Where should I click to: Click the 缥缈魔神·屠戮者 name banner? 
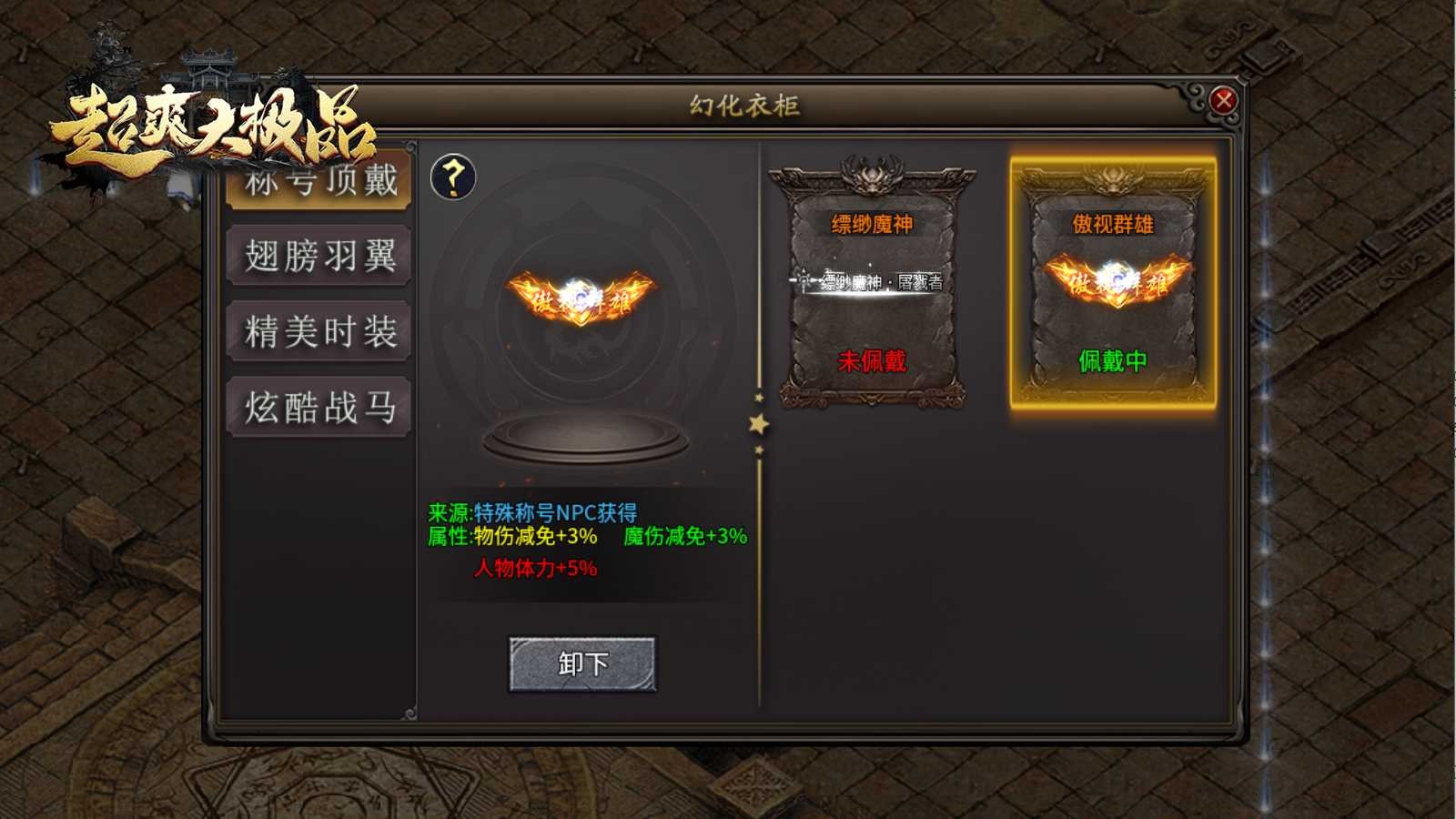pyautogui.click(x=871, y=283)
